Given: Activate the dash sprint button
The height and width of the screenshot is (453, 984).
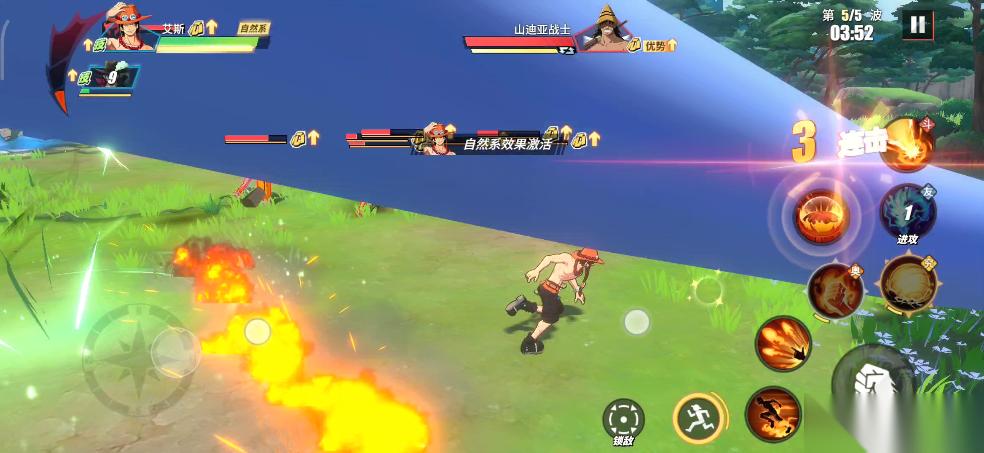Looking at the screenshot, I should [698, 416].
